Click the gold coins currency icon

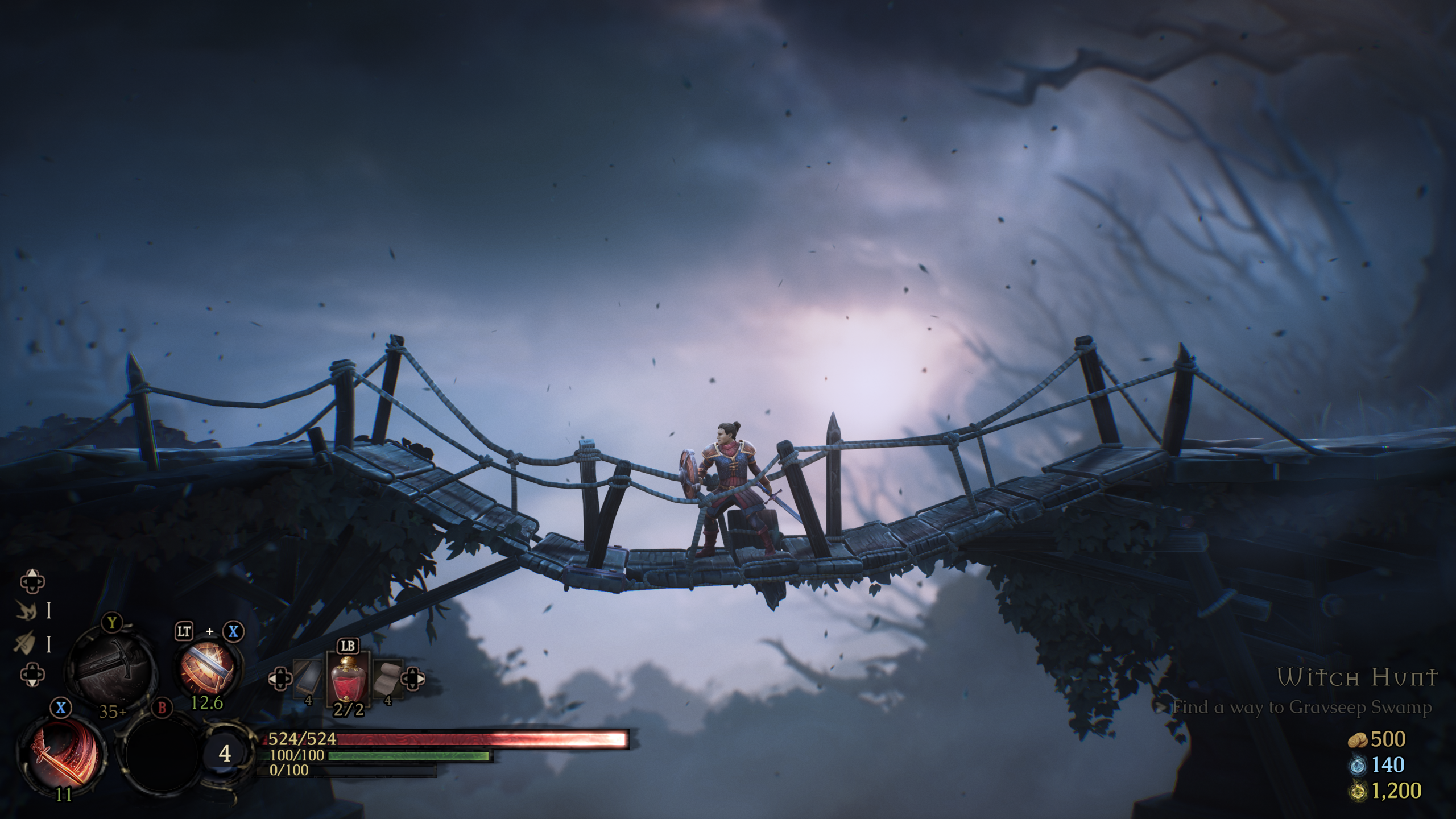1358,740
